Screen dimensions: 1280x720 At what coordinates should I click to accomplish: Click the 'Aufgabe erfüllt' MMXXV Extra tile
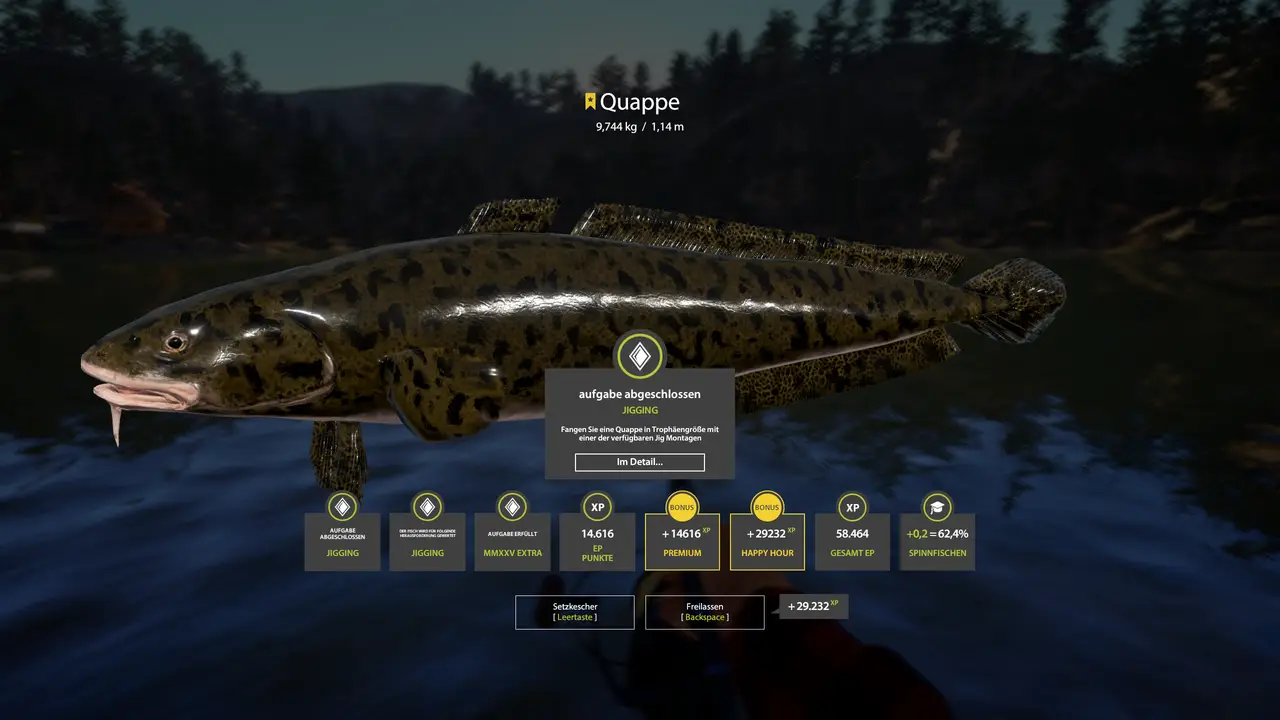point(512,541)
